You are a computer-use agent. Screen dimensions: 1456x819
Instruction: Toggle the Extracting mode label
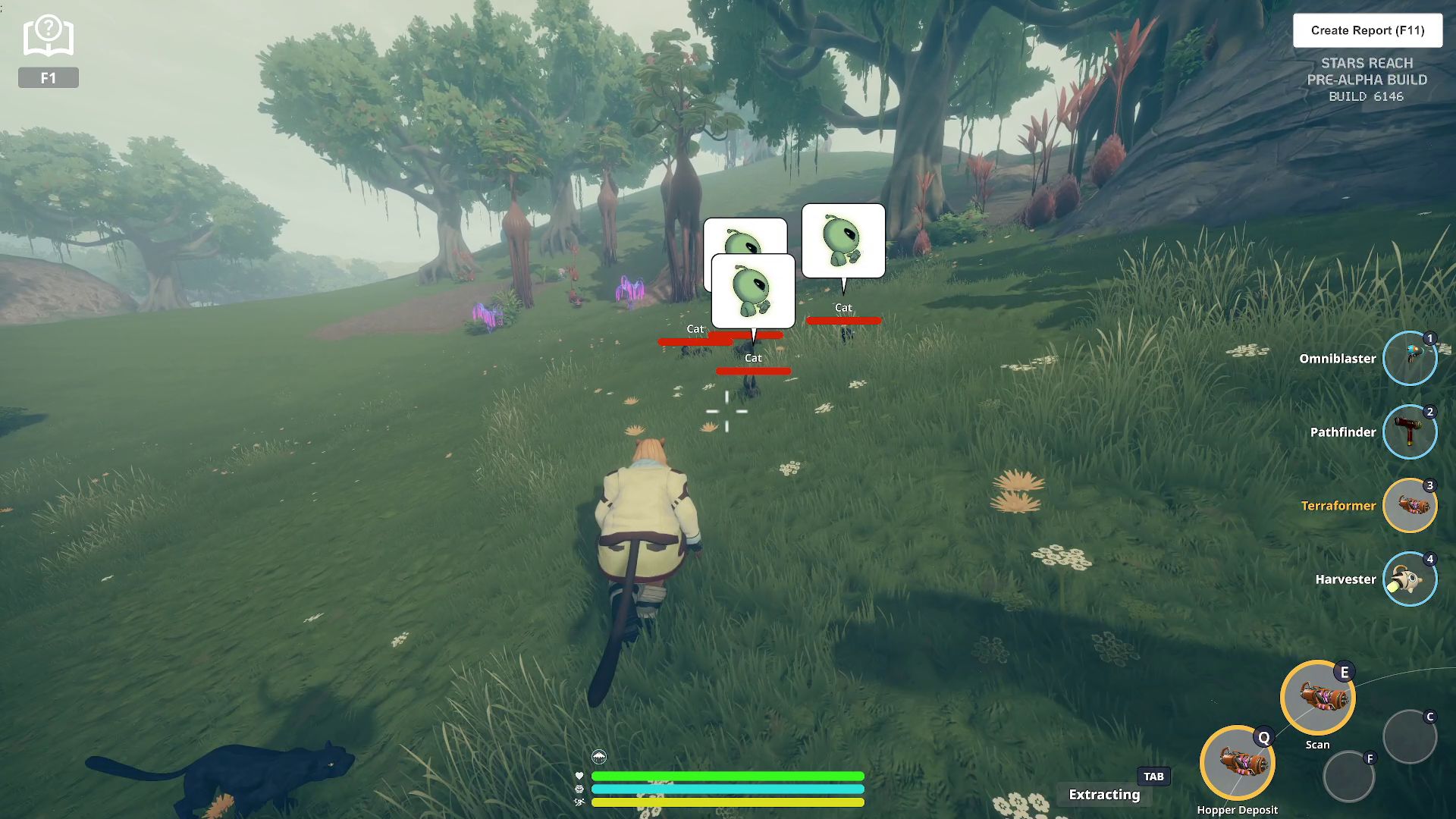(x=1104, y=794)
